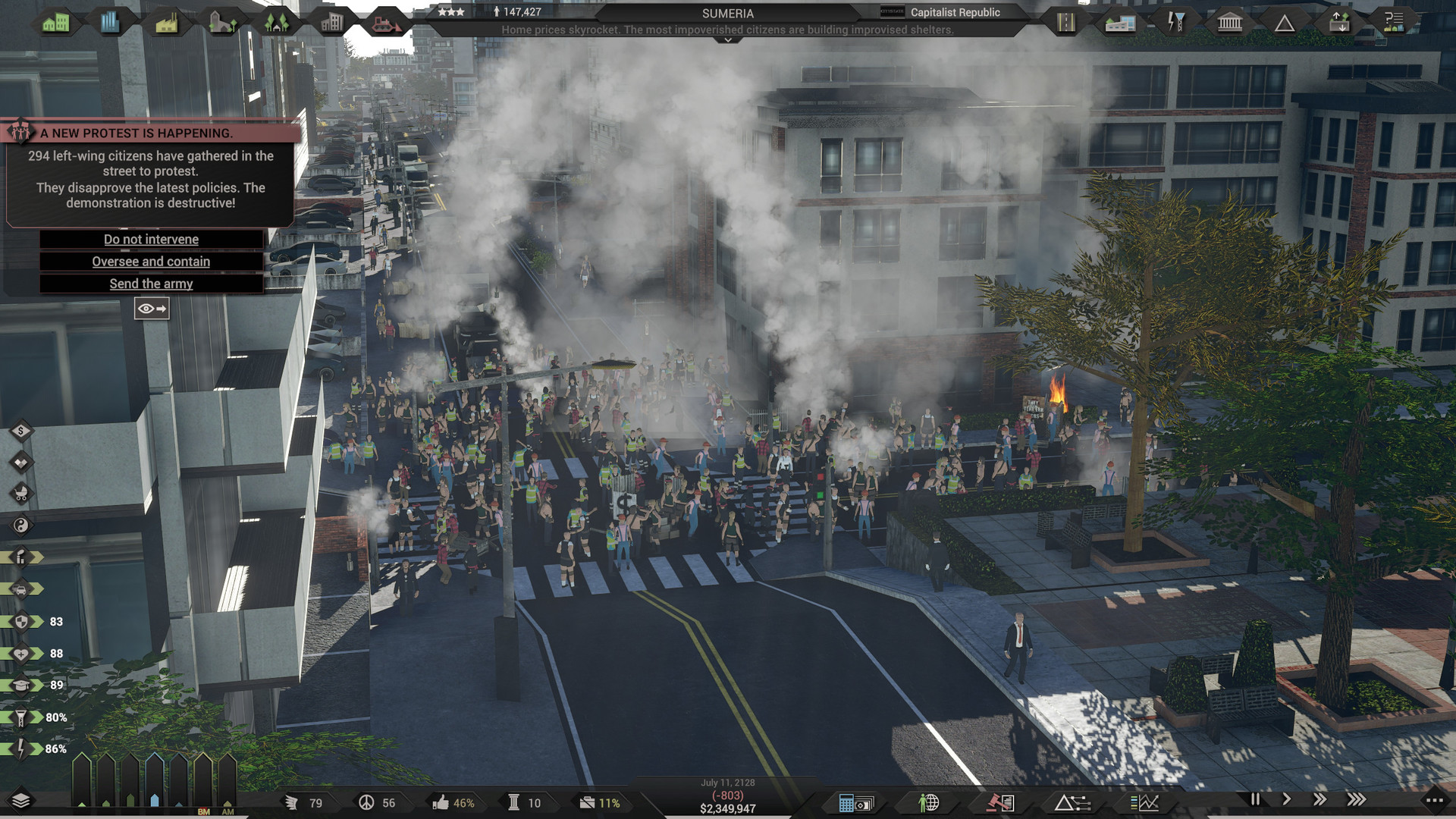Jump to the protest location with the eye button
Image resolution: width=1456 pixels, height=819 pixels.
pos(152,309)
